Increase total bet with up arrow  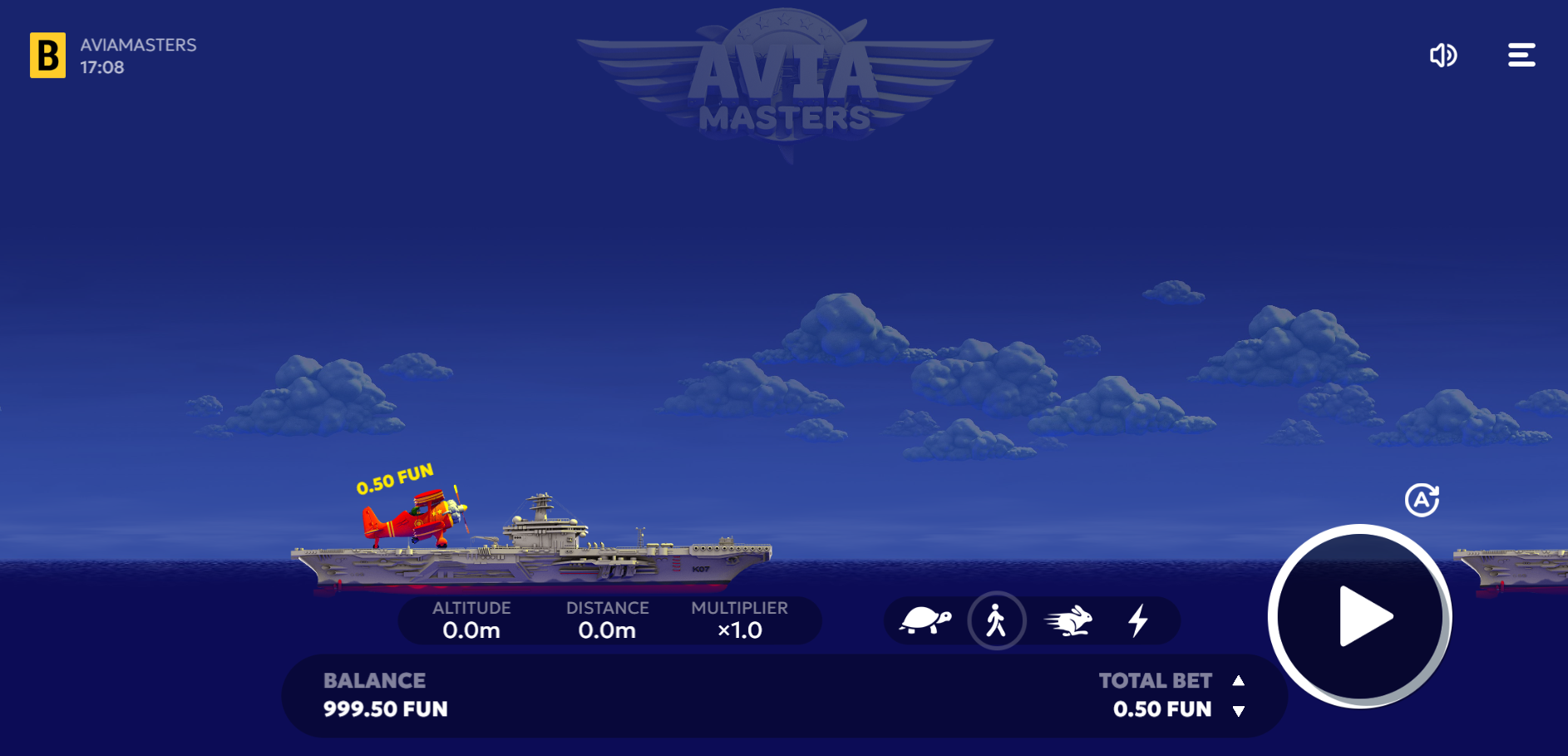click(1240, 679)
